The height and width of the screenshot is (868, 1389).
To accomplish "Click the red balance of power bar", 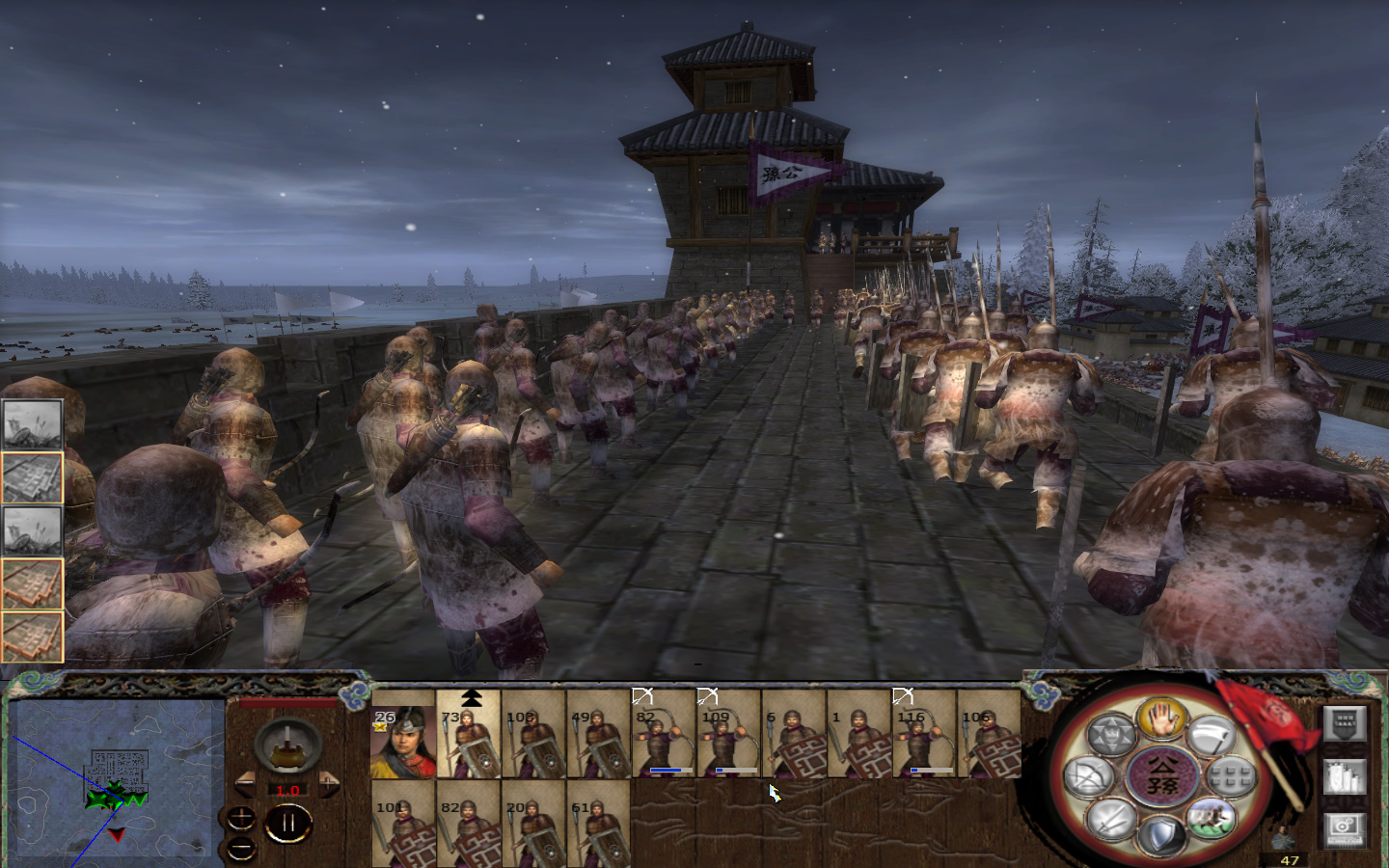I will click(287, 703).
